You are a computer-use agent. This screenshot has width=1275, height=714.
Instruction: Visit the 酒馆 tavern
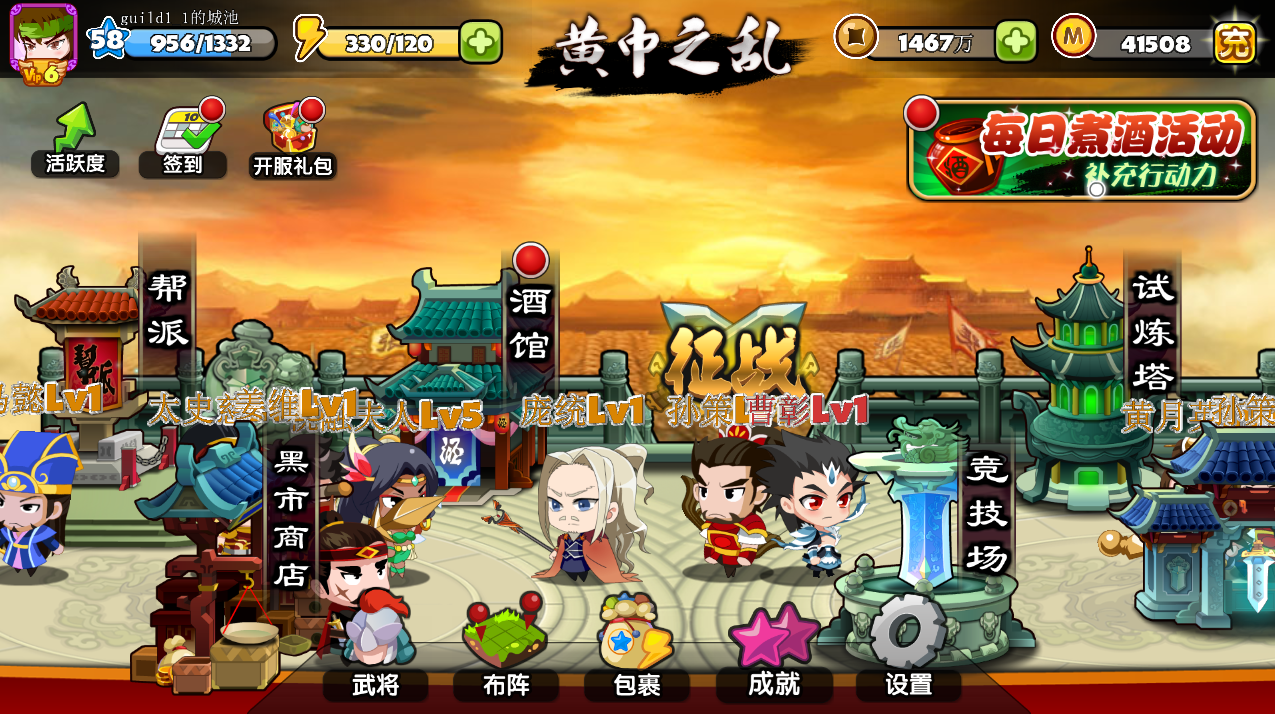[x=530, y=322]
